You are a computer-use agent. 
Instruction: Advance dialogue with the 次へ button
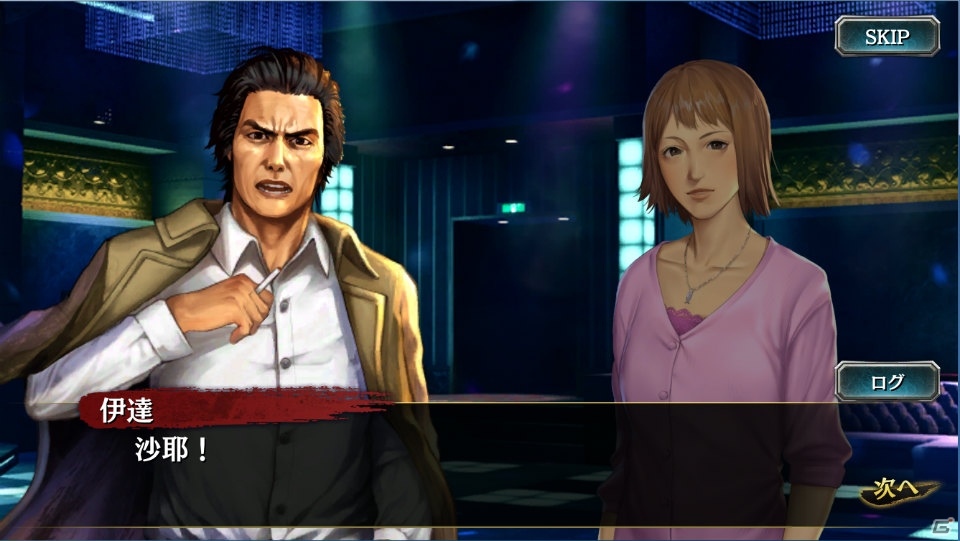point(899,492)
